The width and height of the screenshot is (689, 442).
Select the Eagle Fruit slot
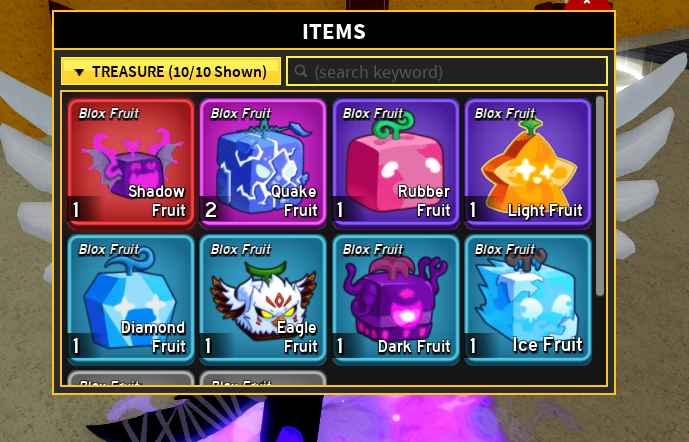point(262,298)
